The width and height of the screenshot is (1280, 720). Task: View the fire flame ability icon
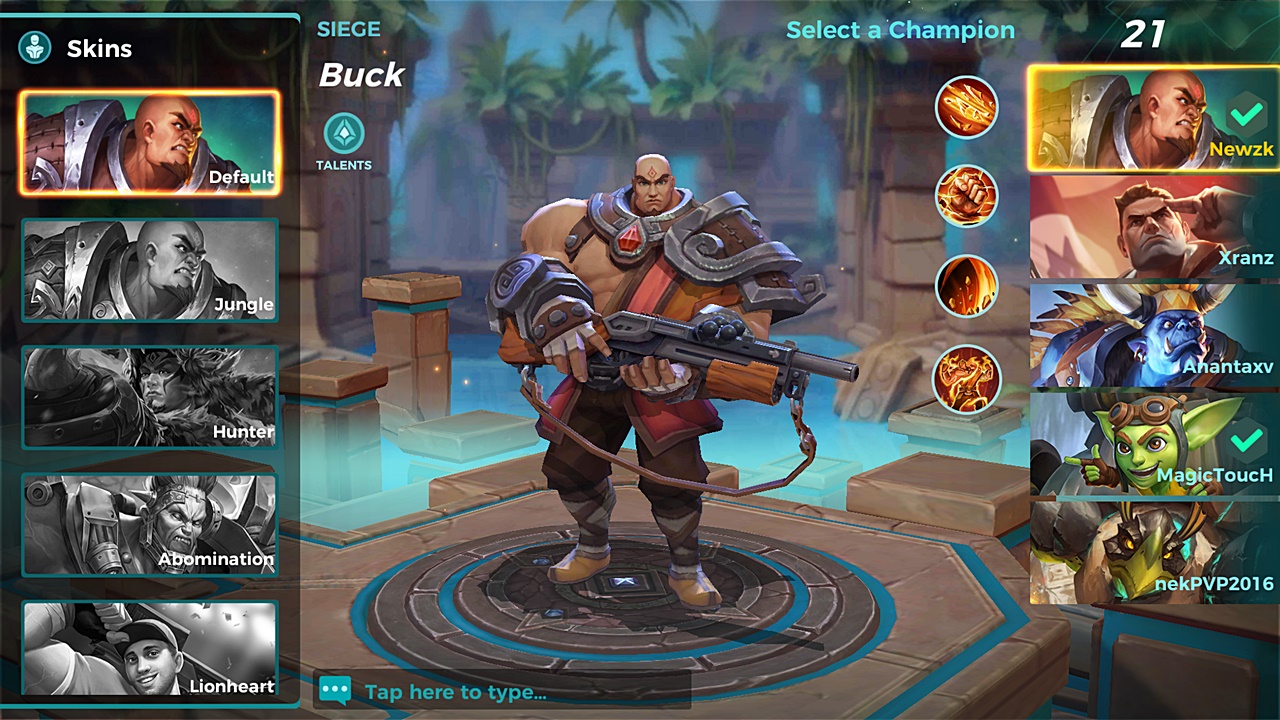pos(967,286)
